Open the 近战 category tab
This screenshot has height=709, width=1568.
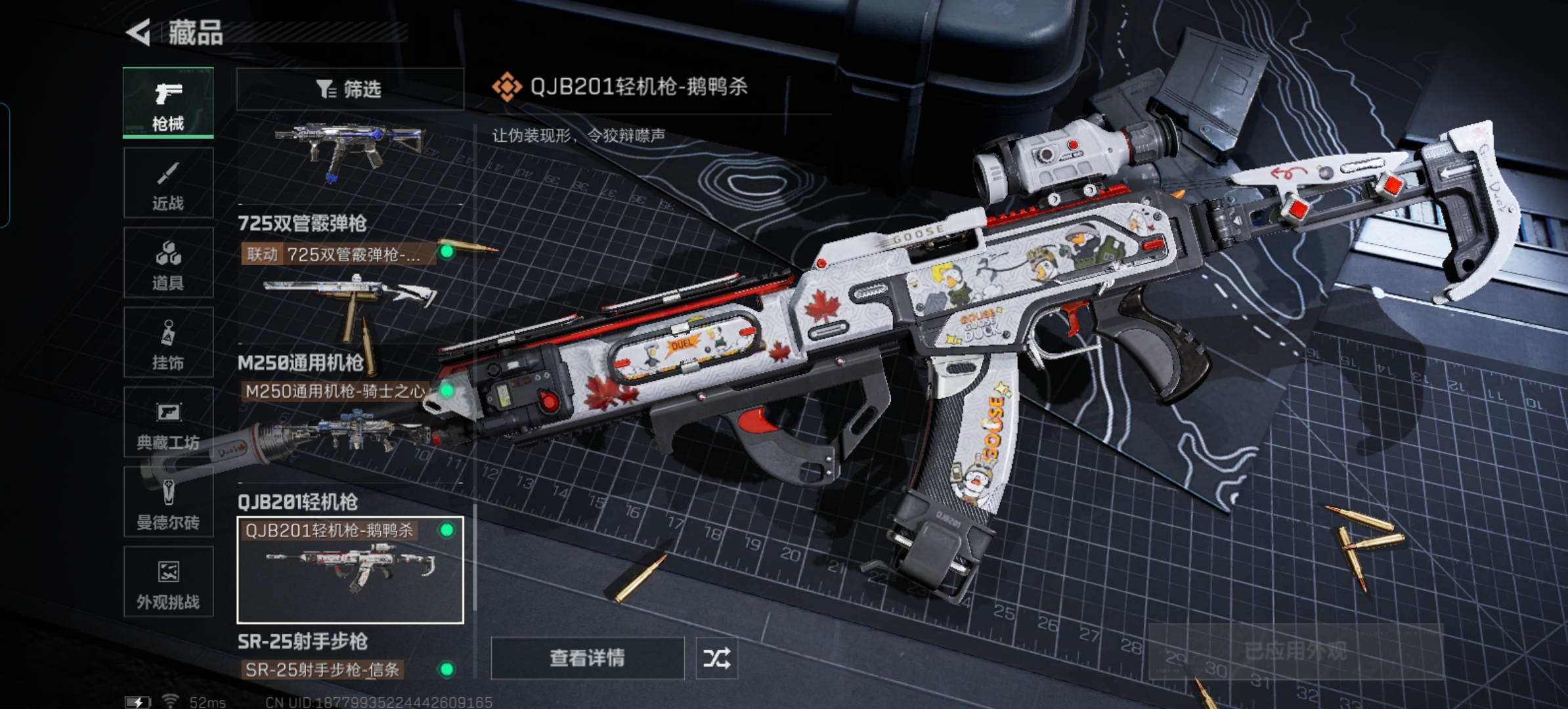pyautogui.click(x=168, y=183)
